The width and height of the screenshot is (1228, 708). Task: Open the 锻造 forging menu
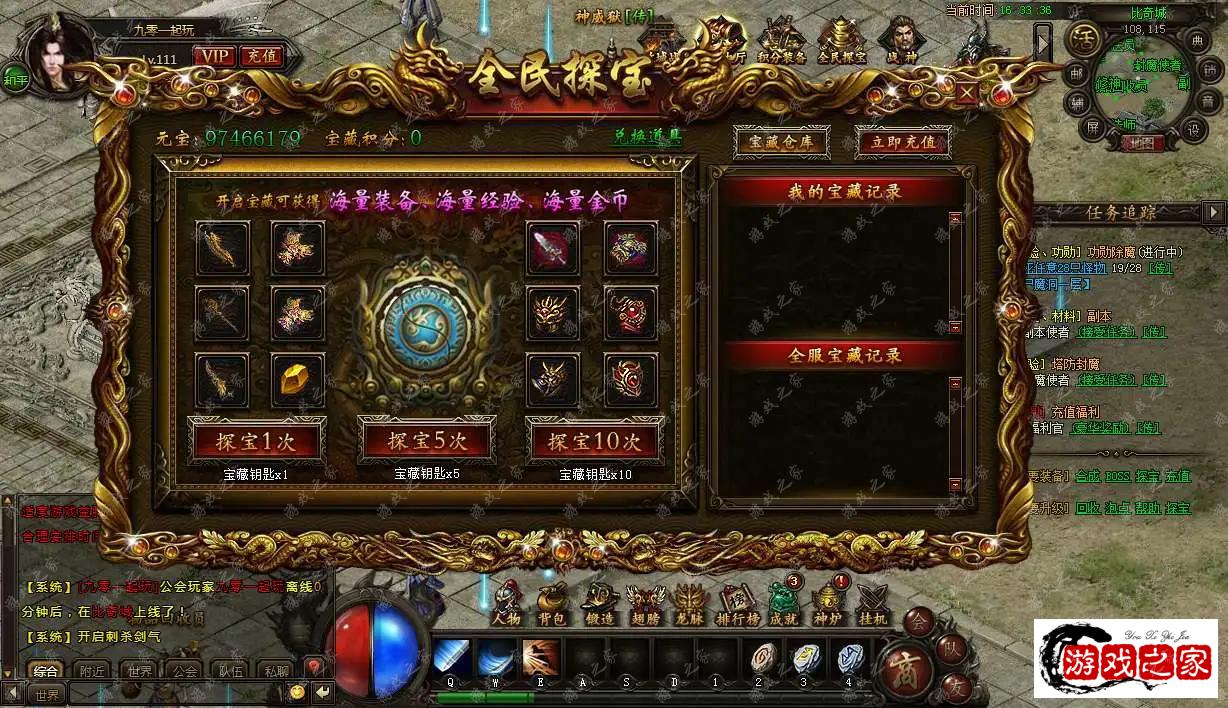597,603
